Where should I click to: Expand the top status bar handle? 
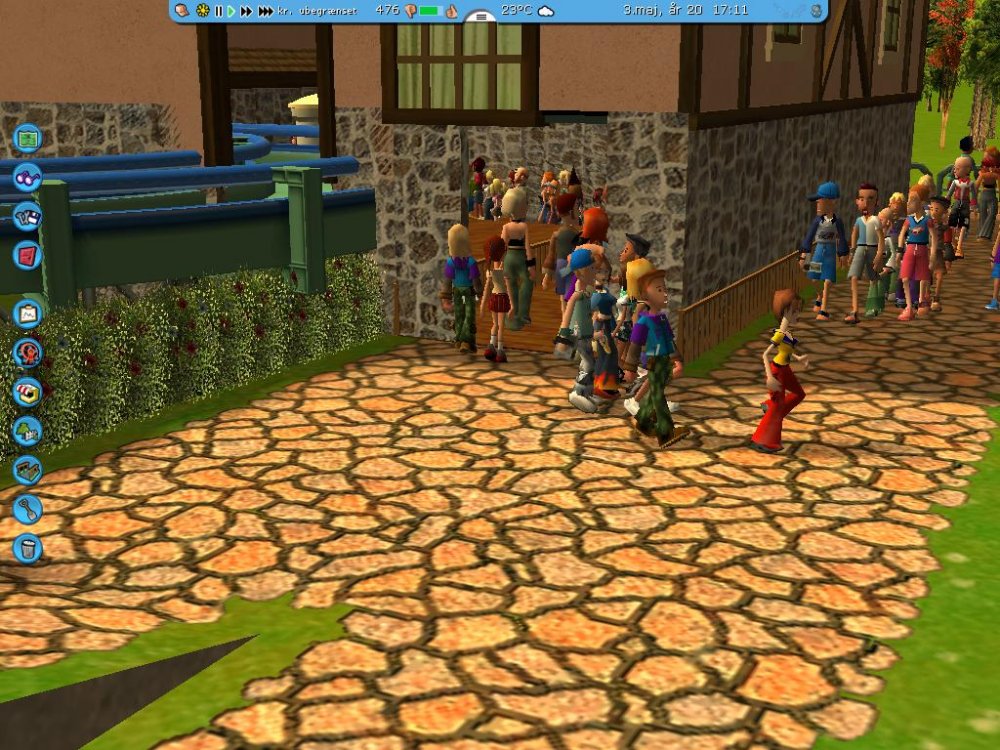point(480,17)
